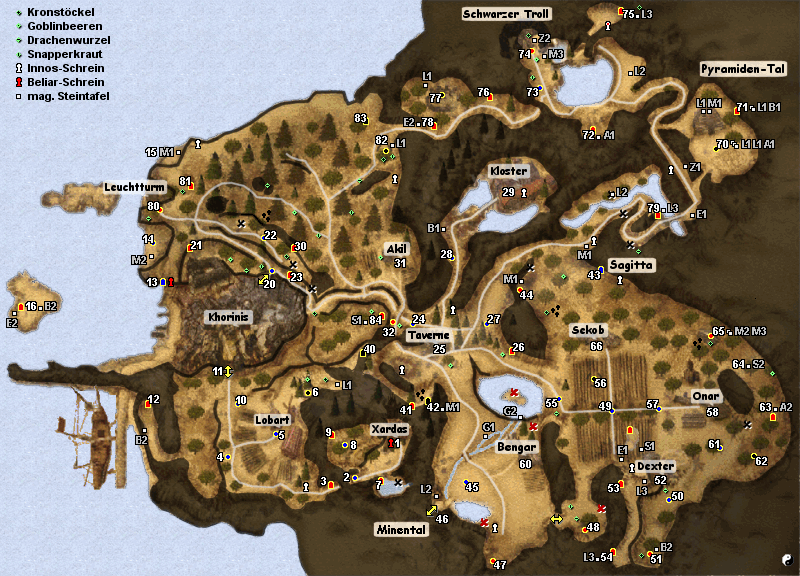Select the Taverne location label
800x576 pixels.
click(429, 336)
